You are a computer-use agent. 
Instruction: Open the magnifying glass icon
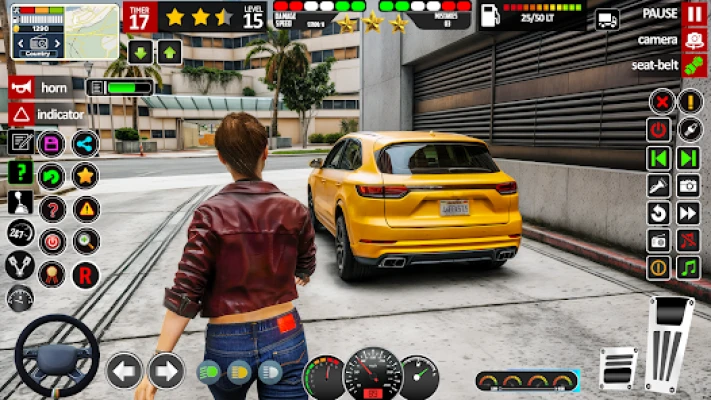86,241
